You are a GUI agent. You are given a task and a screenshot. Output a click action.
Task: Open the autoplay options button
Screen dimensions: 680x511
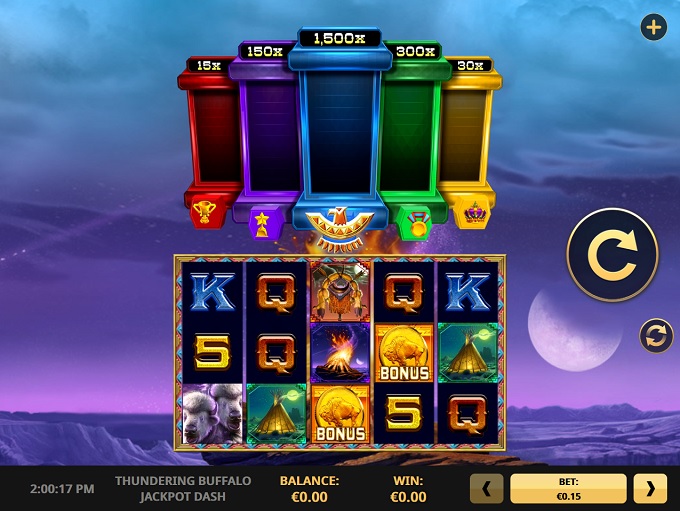click(656, 337)
